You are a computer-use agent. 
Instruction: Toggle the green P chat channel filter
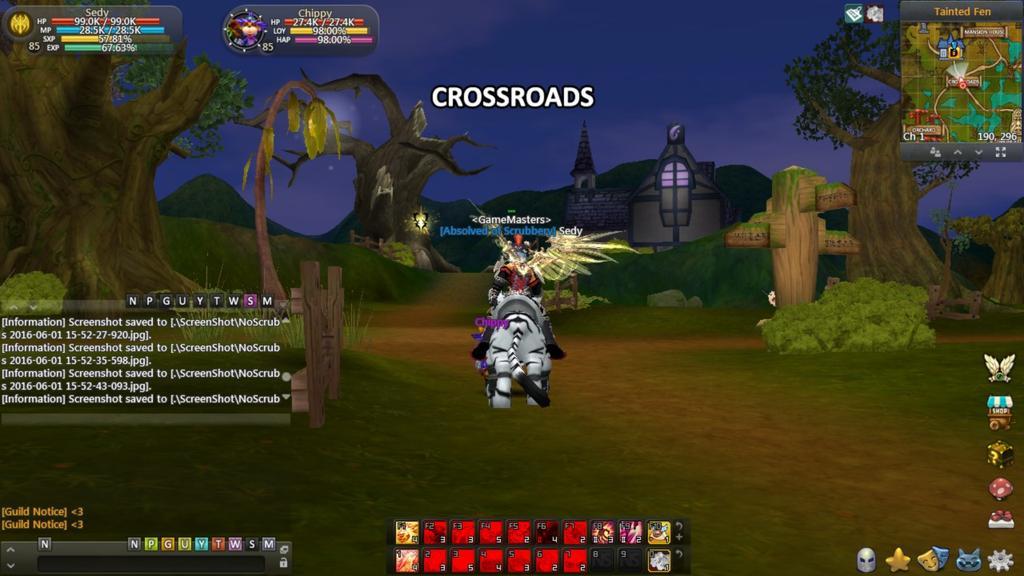click(x=150, y=544)
